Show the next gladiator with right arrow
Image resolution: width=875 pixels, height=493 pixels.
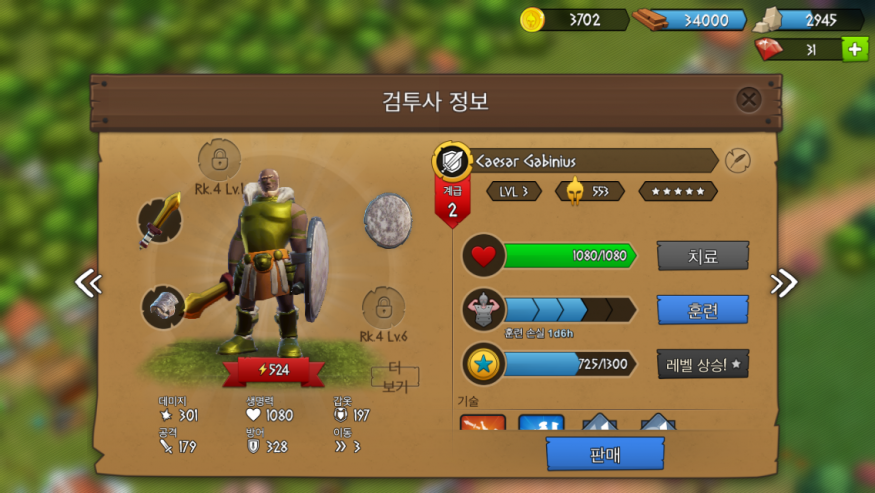click(x=784, y=283)
